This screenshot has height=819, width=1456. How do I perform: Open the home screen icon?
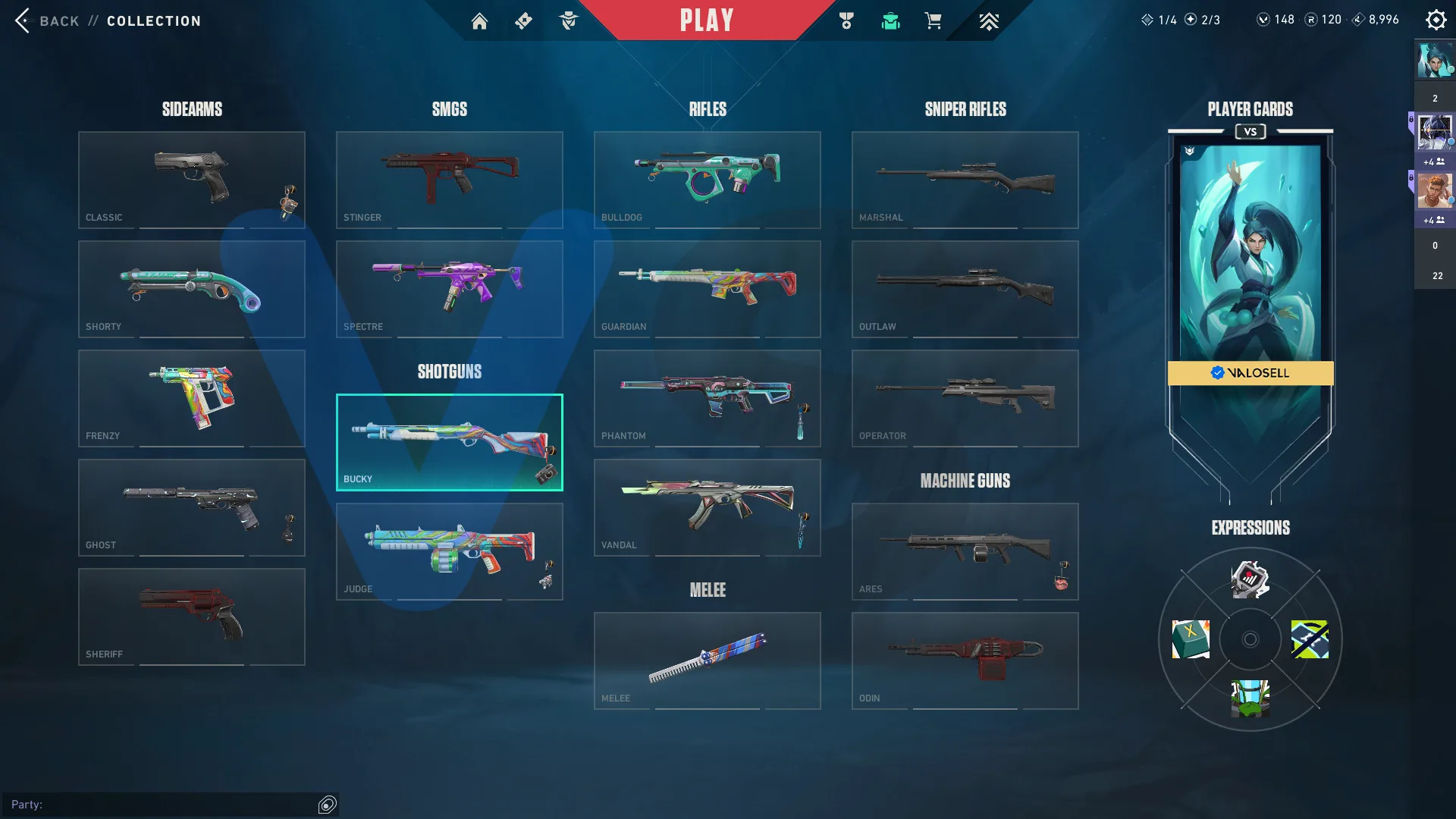(x=479, y=21)
